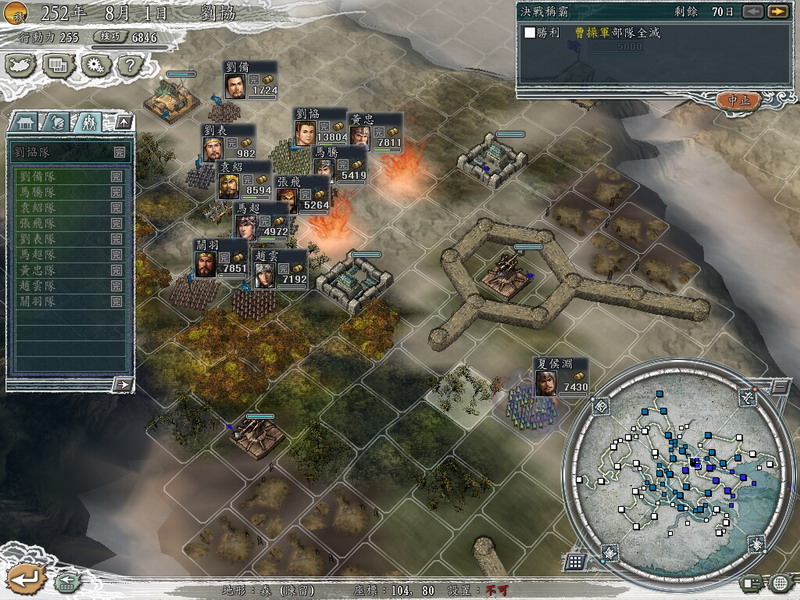The width and height of the screenshot is (800, 600).
Task: Collapse the unit list panel
Action: 123,122
